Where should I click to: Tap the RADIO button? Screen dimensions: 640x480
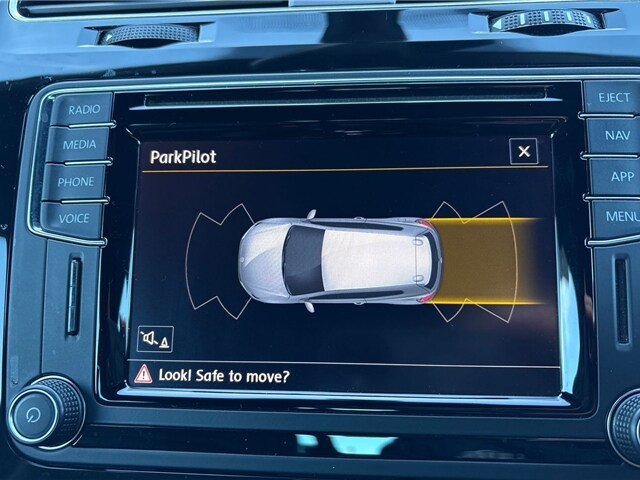coord(82,108)
